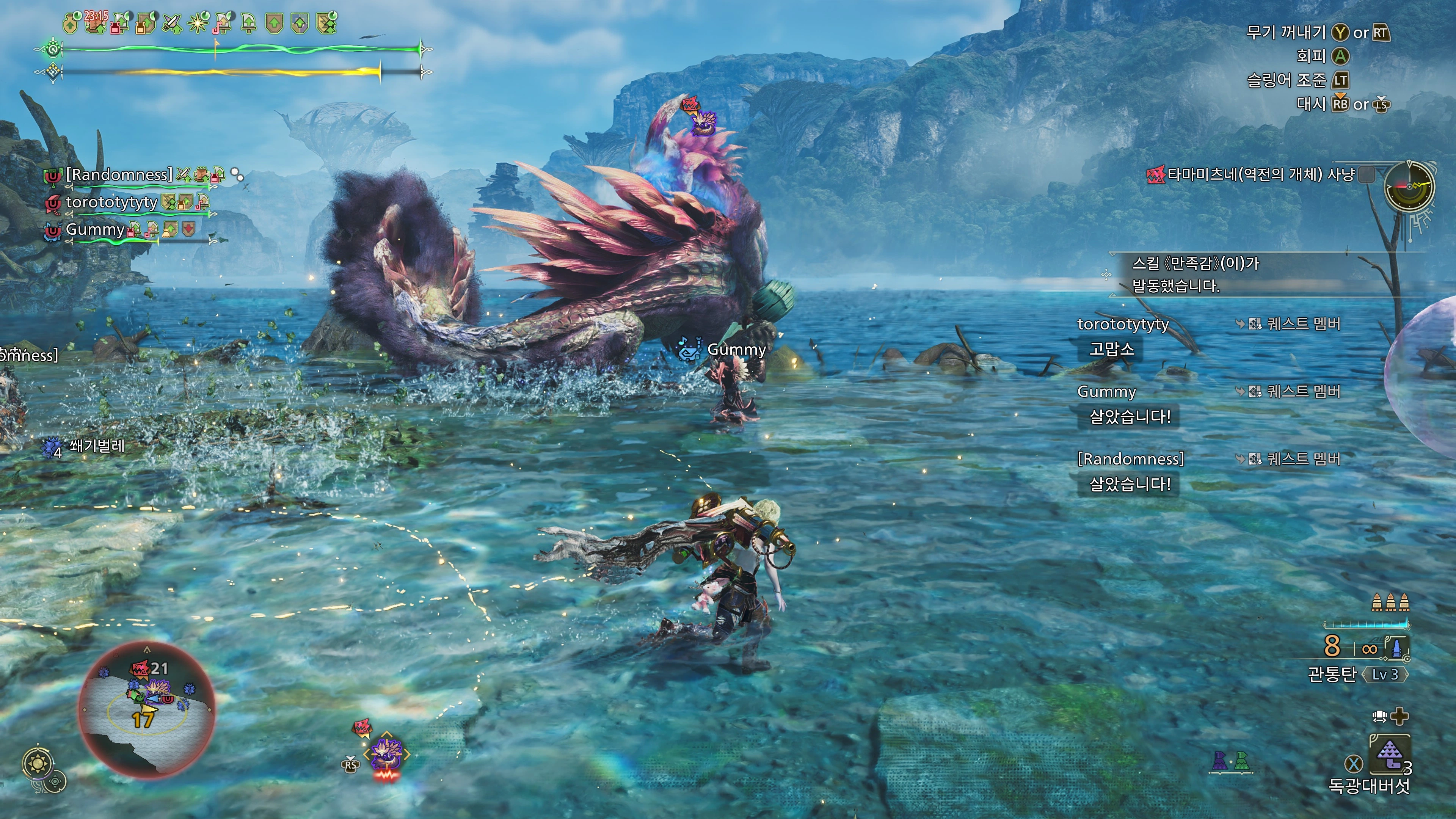
Task: Open the 타마미츠네 사냥 quest objective
Action: click(1260, 175)
